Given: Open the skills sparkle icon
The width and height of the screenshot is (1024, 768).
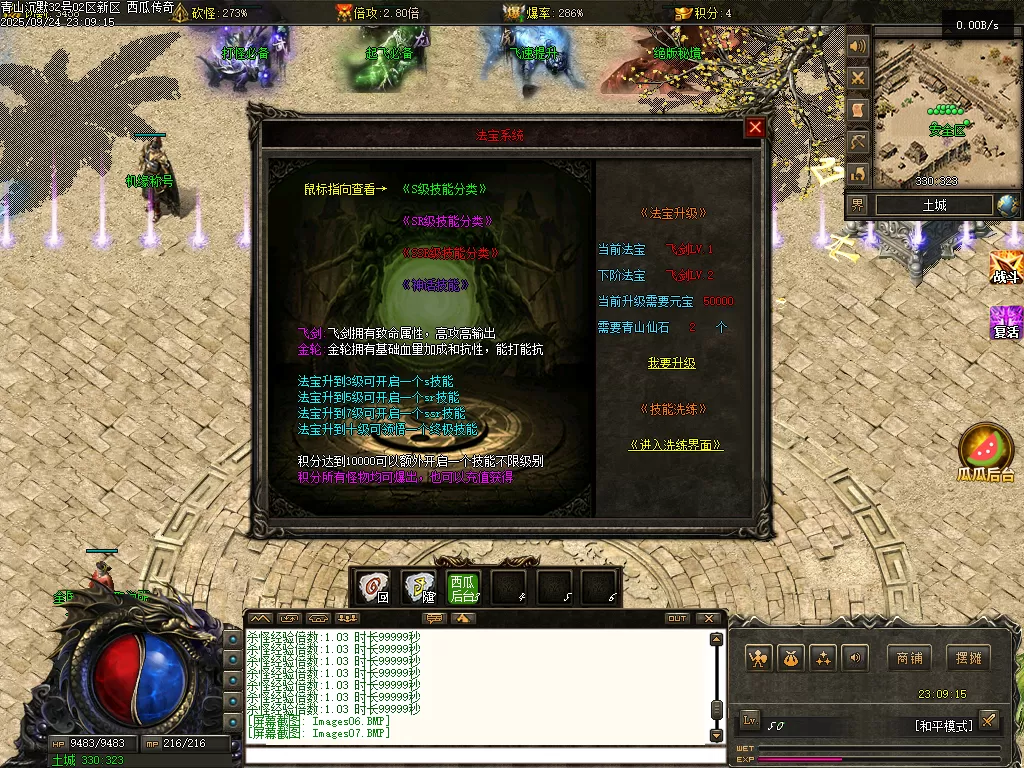Looking at the screenshot, I should [x=823, y=658].
